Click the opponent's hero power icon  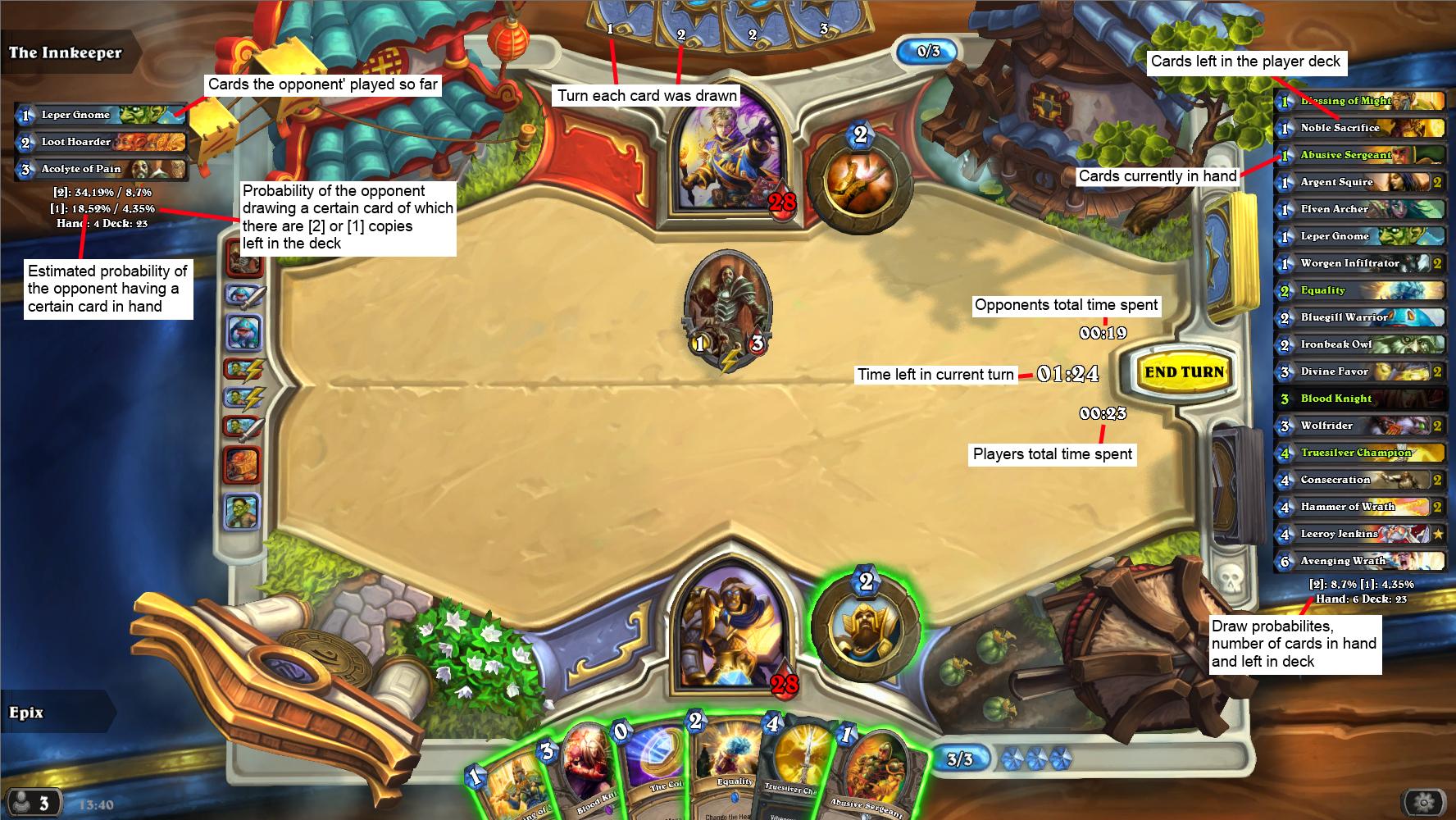point(859,182)
